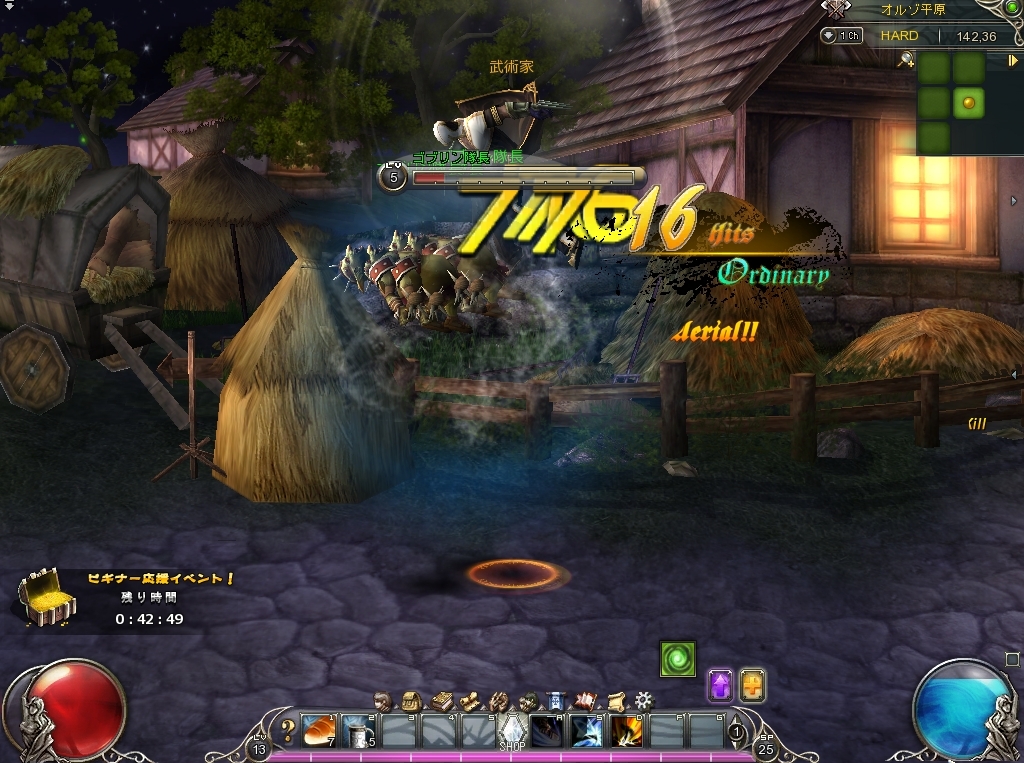
Task: Click the purple up-arrow notification icon
Action: [x=720, y=685]
